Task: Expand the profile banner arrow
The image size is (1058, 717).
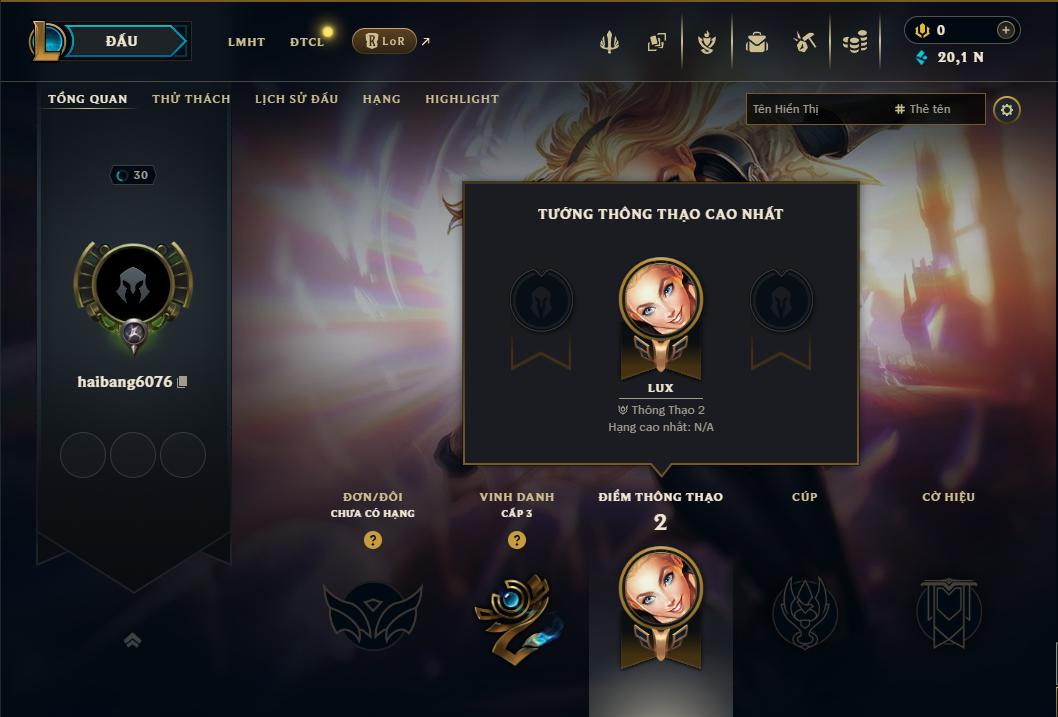Action: pos(132,640)
